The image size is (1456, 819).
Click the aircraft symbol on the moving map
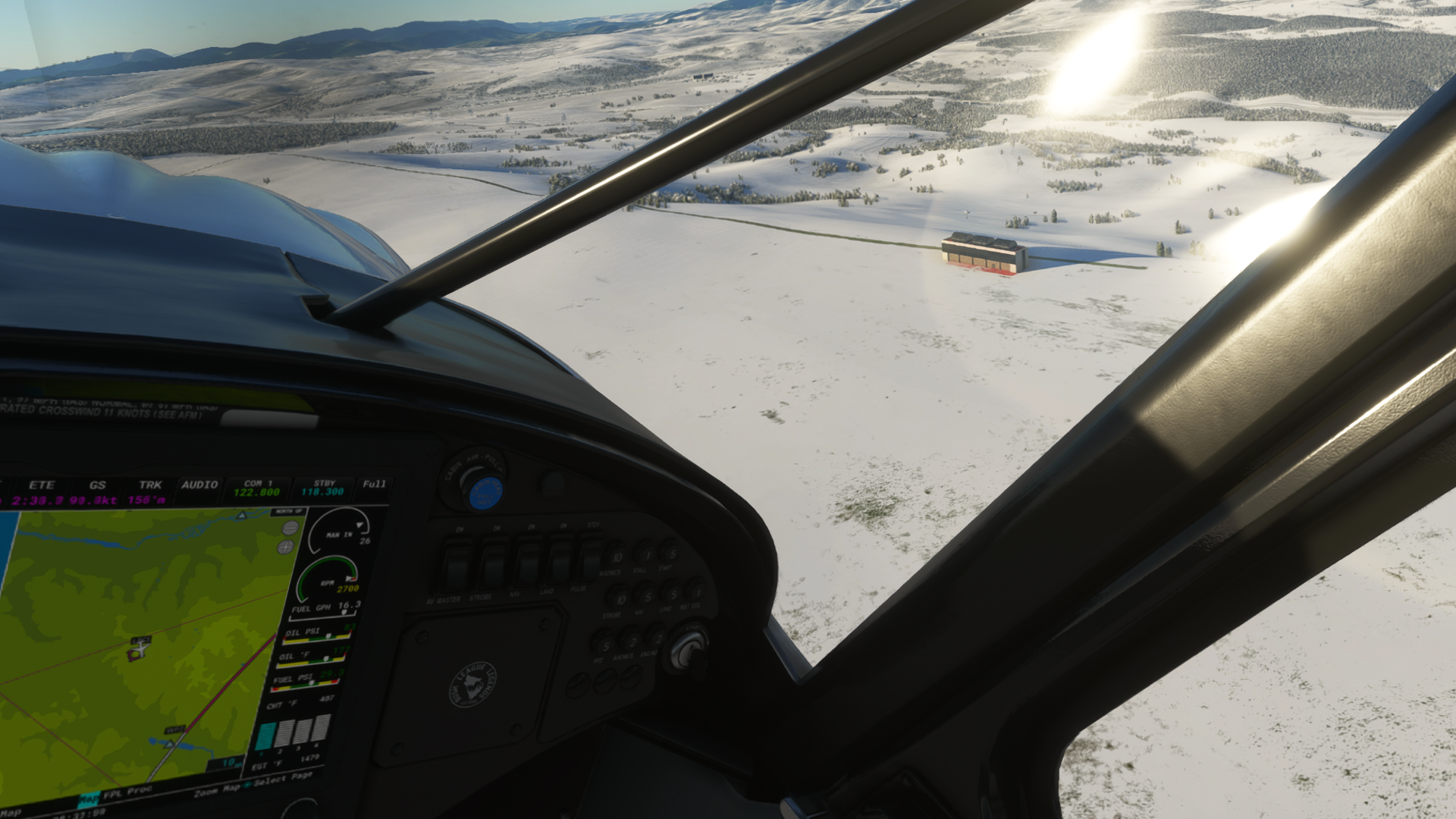tap(141, 647)
